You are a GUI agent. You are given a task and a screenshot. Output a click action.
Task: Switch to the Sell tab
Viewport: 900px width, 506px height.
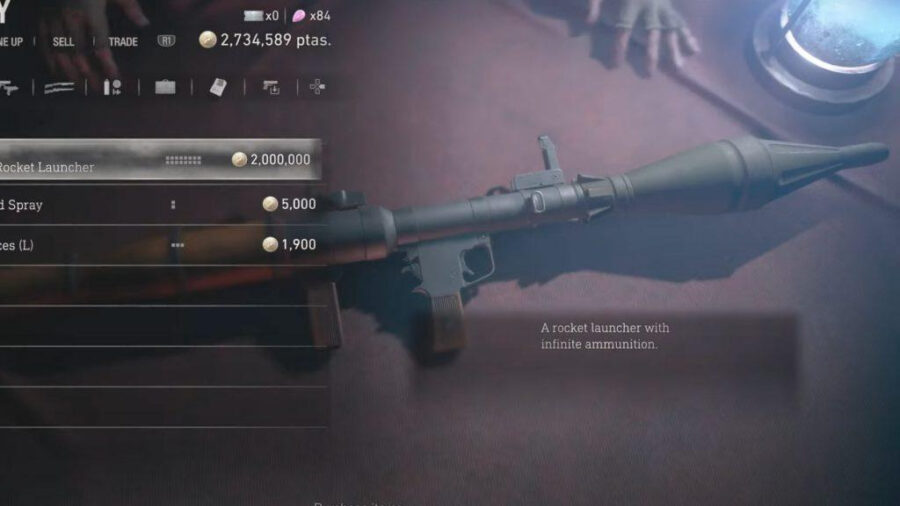click(x=63, y=42)
